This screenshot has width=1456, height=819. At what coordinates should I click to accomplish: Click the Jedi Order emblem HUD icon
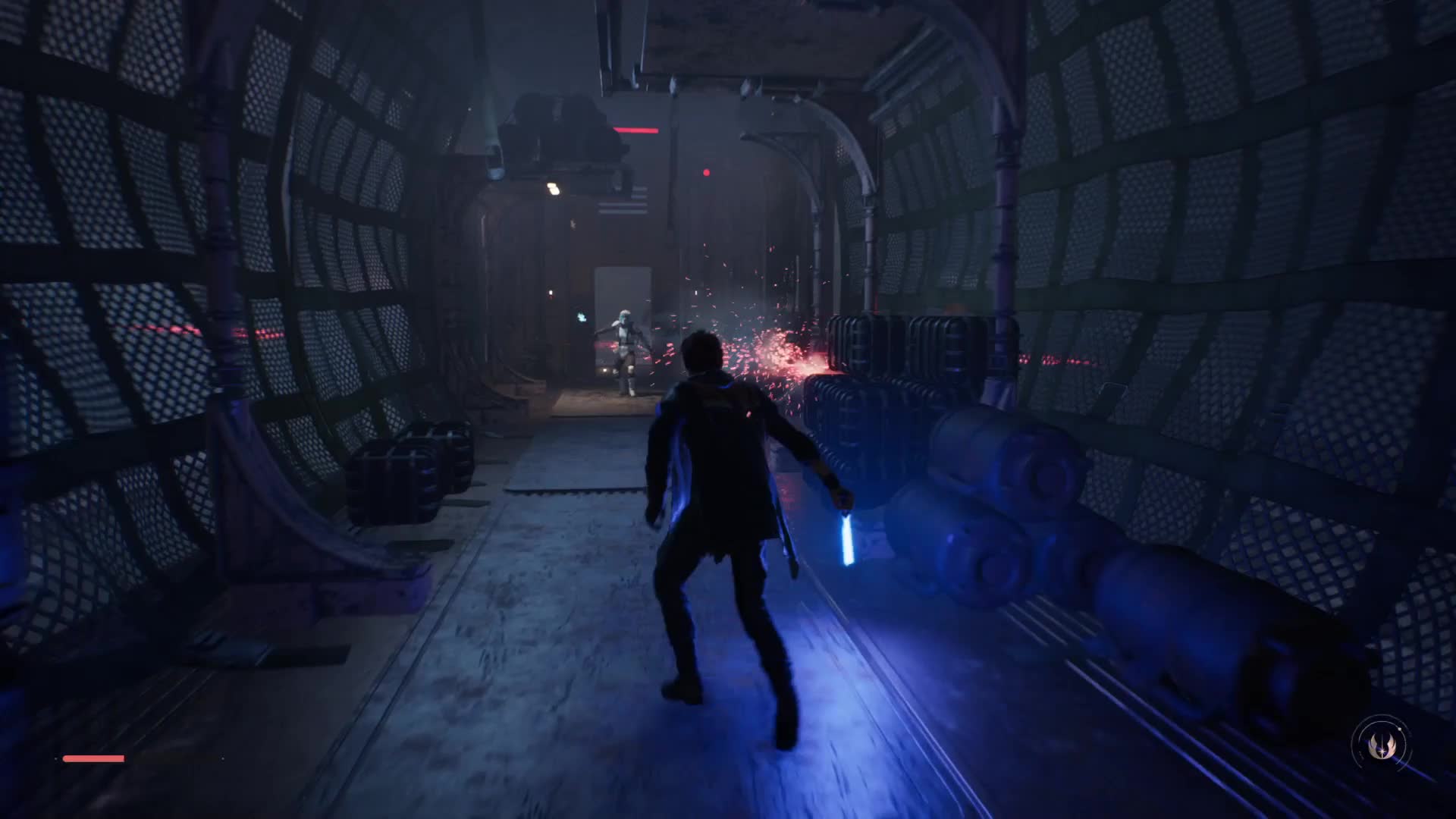(x=1379, y=745)
